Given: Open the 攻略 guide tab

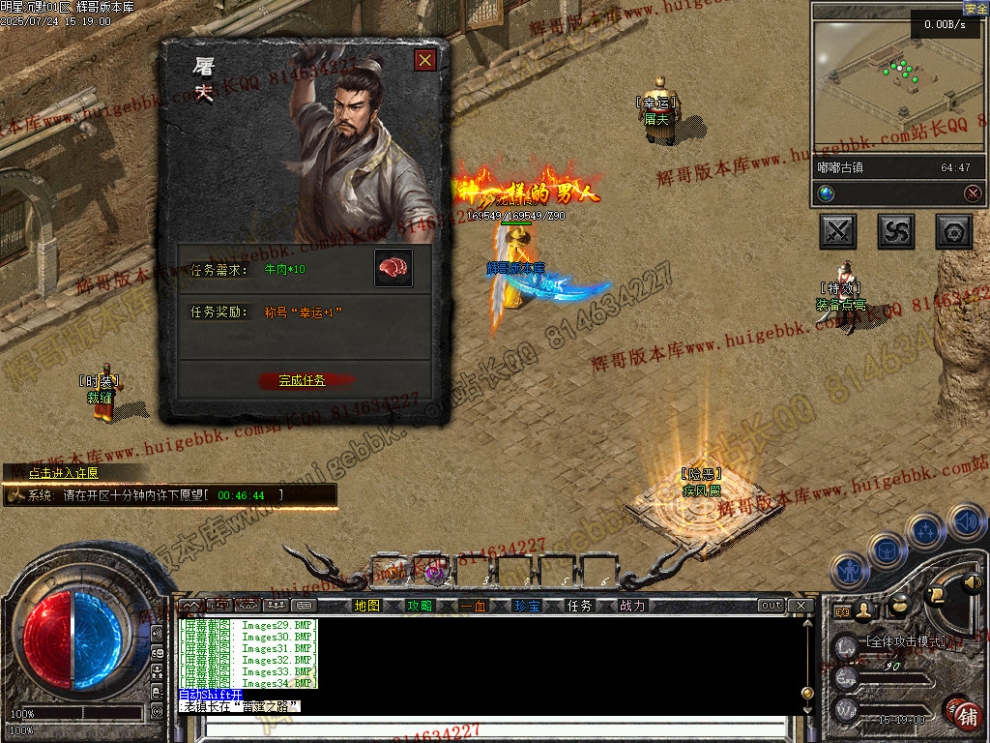Looking at the screenshot, I should point(420,606).
